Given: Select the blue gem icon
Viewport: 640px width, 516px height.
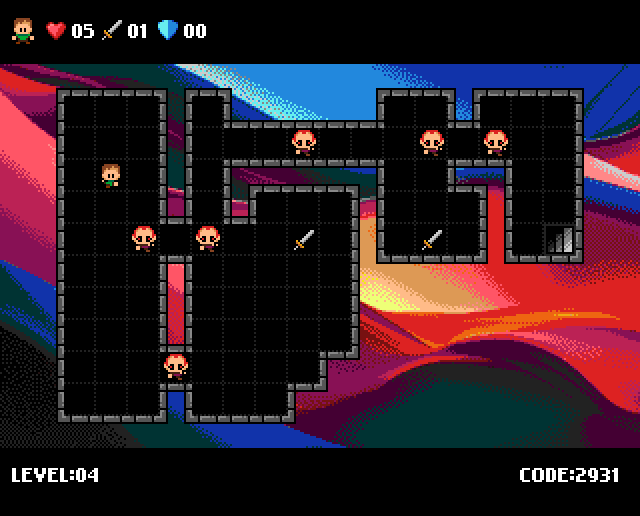Looking at the screenshot, I should (x=167, y=31).
